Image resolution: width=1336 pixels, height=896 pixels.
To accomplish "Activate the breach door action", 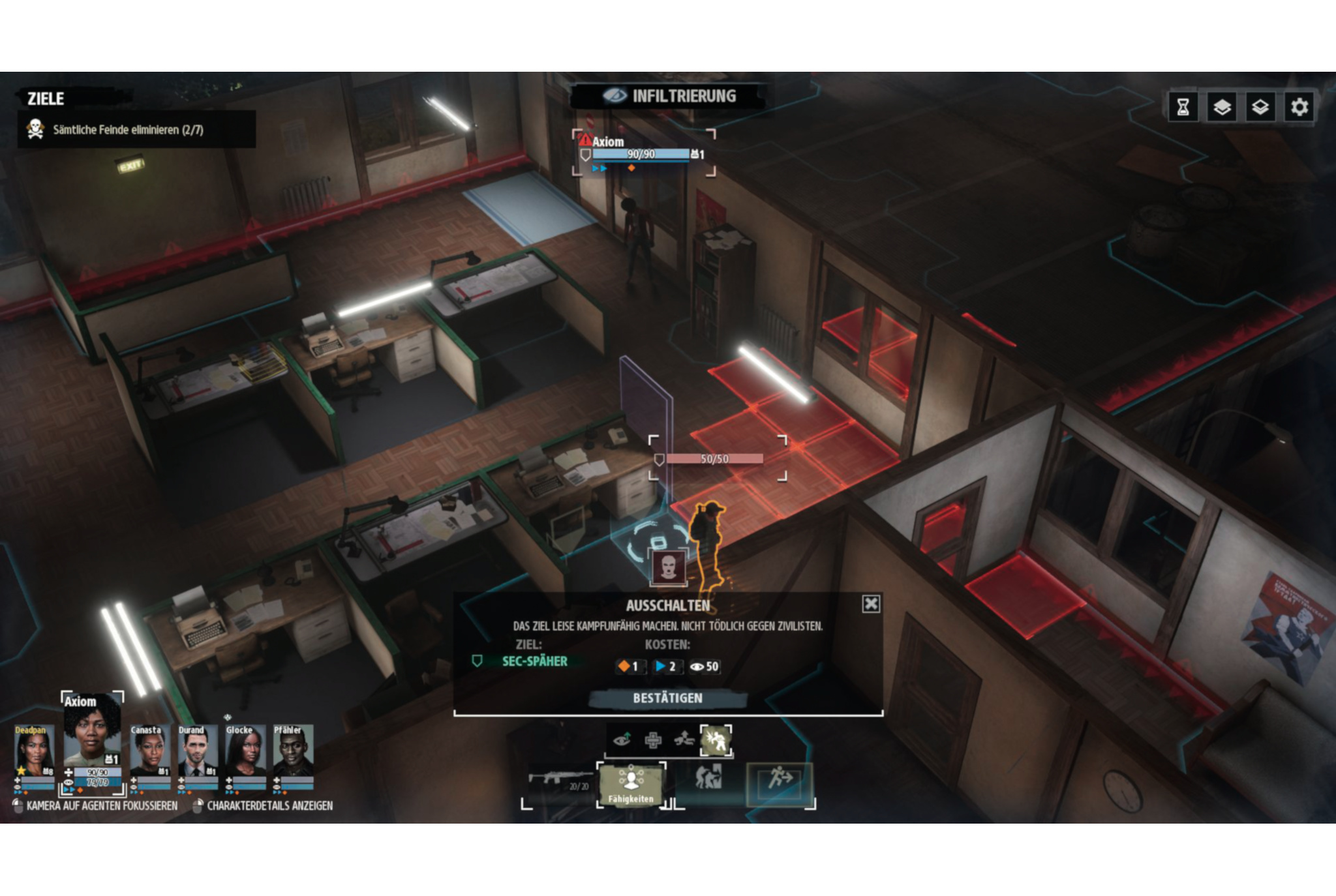I will coord(708,779).
